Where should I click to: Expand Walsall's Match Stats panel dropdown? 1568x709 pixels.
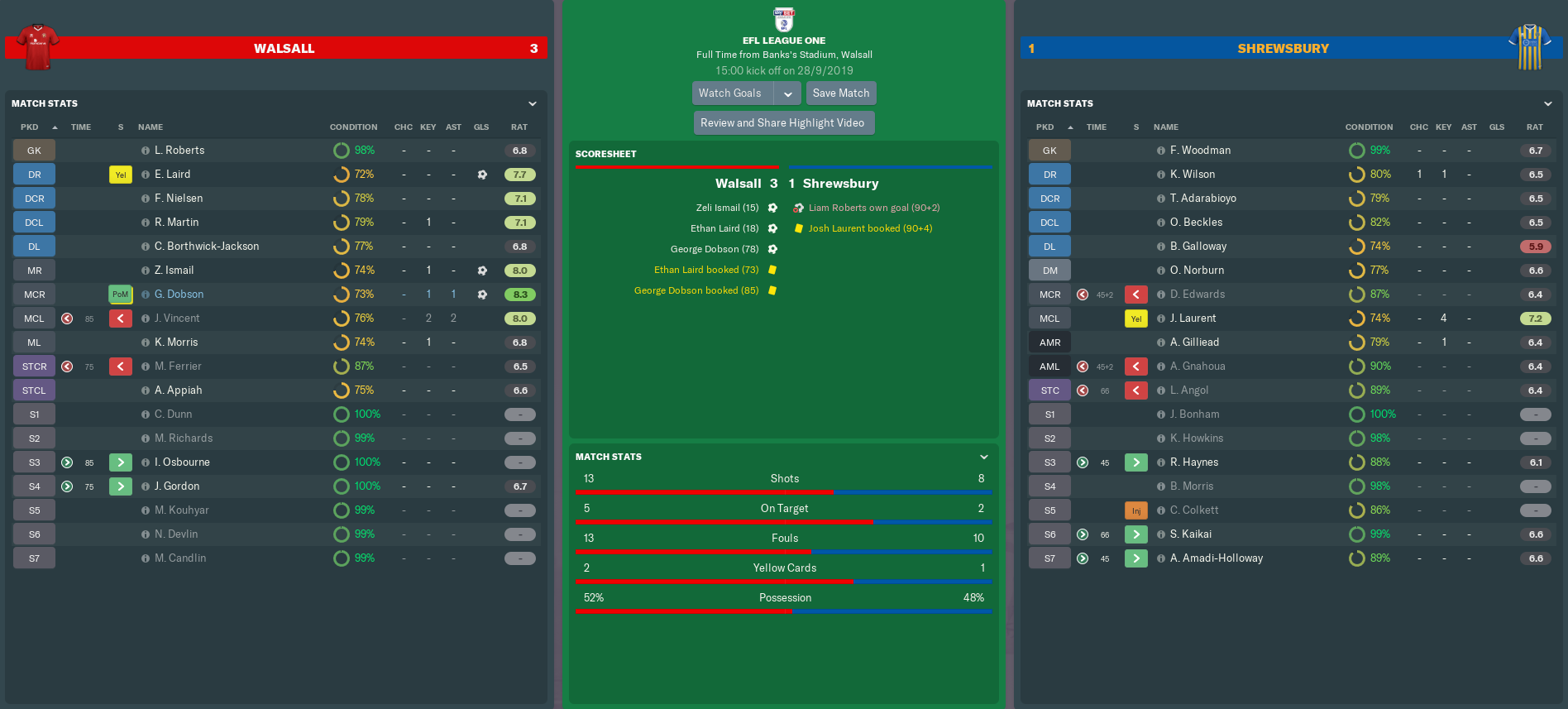click(x=533, y=104)
